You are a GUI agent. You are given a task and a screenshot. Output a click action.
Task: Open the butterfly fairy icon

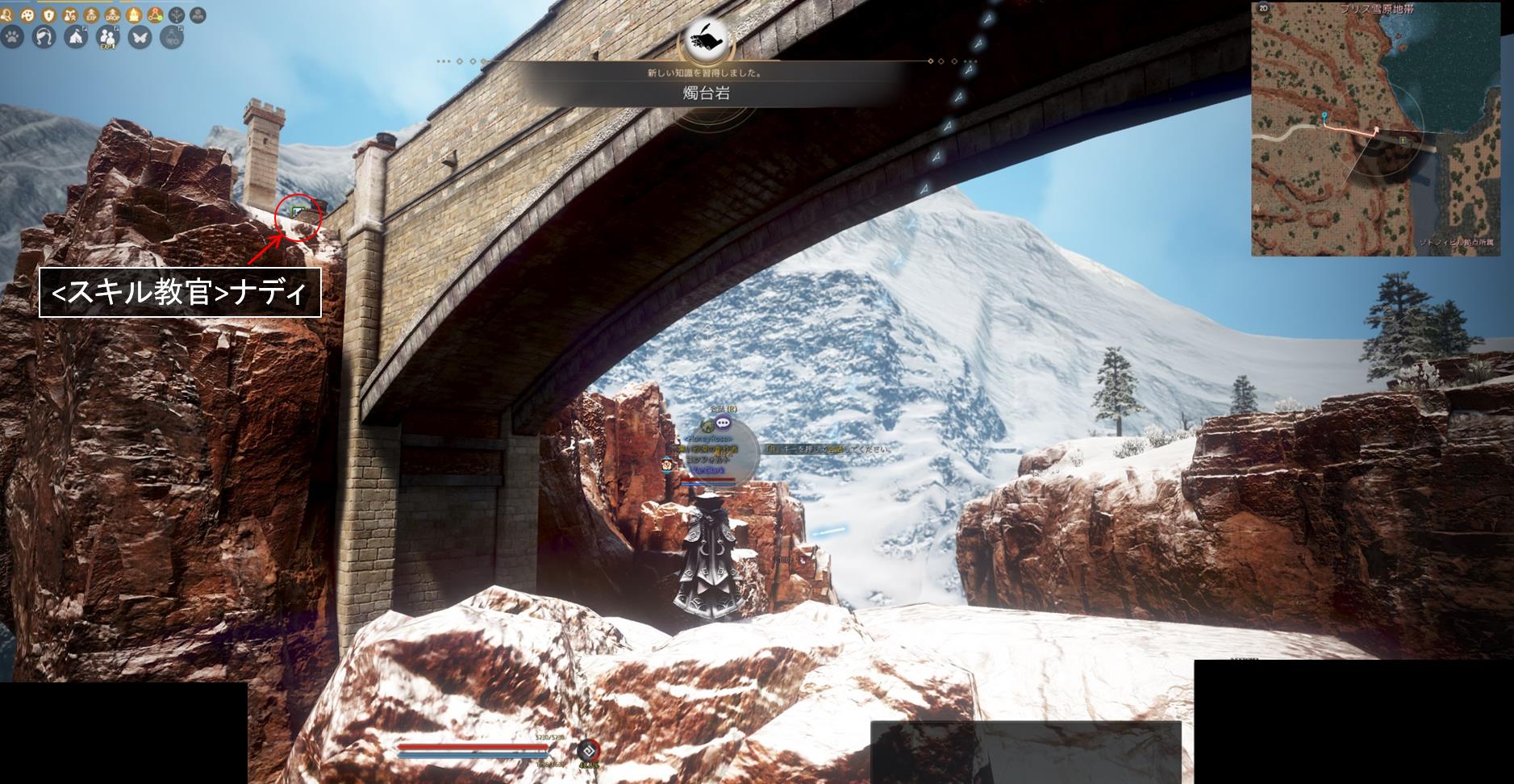140,36
